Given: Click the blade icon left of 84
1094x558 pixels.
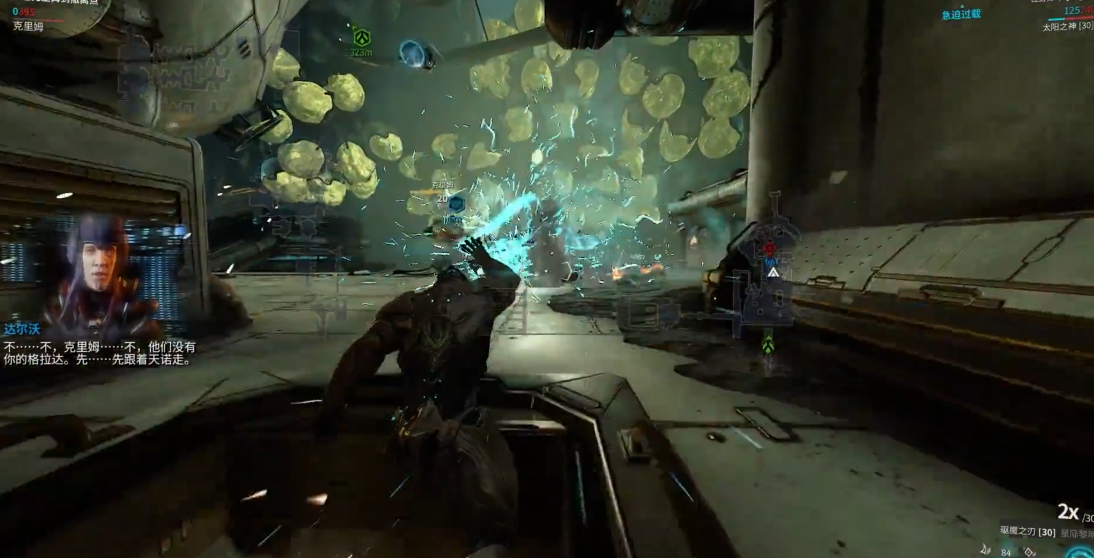Looking at the screenshot, I should pyautogui.click(x=986, y=549).
